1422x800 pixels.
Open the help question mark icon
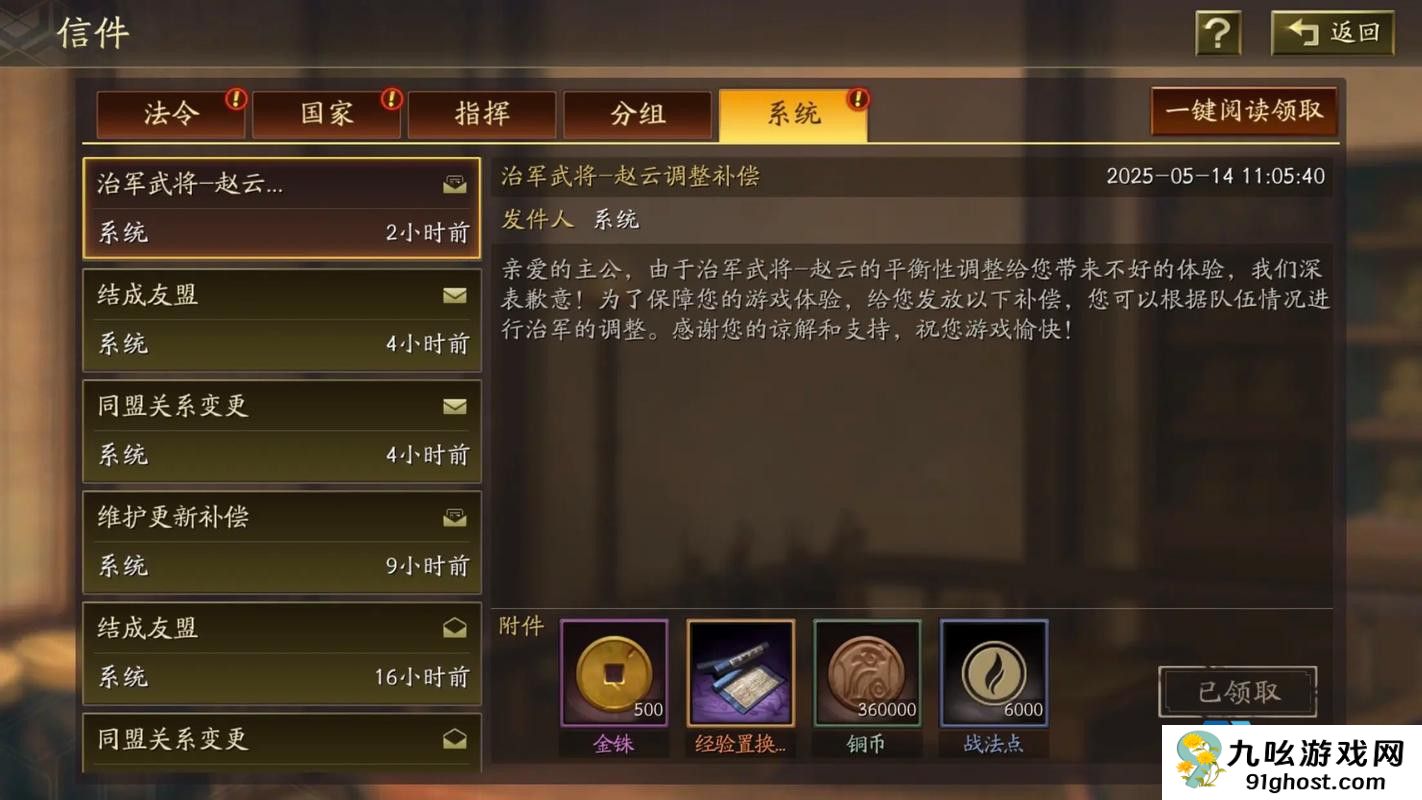click(1216, 32)
